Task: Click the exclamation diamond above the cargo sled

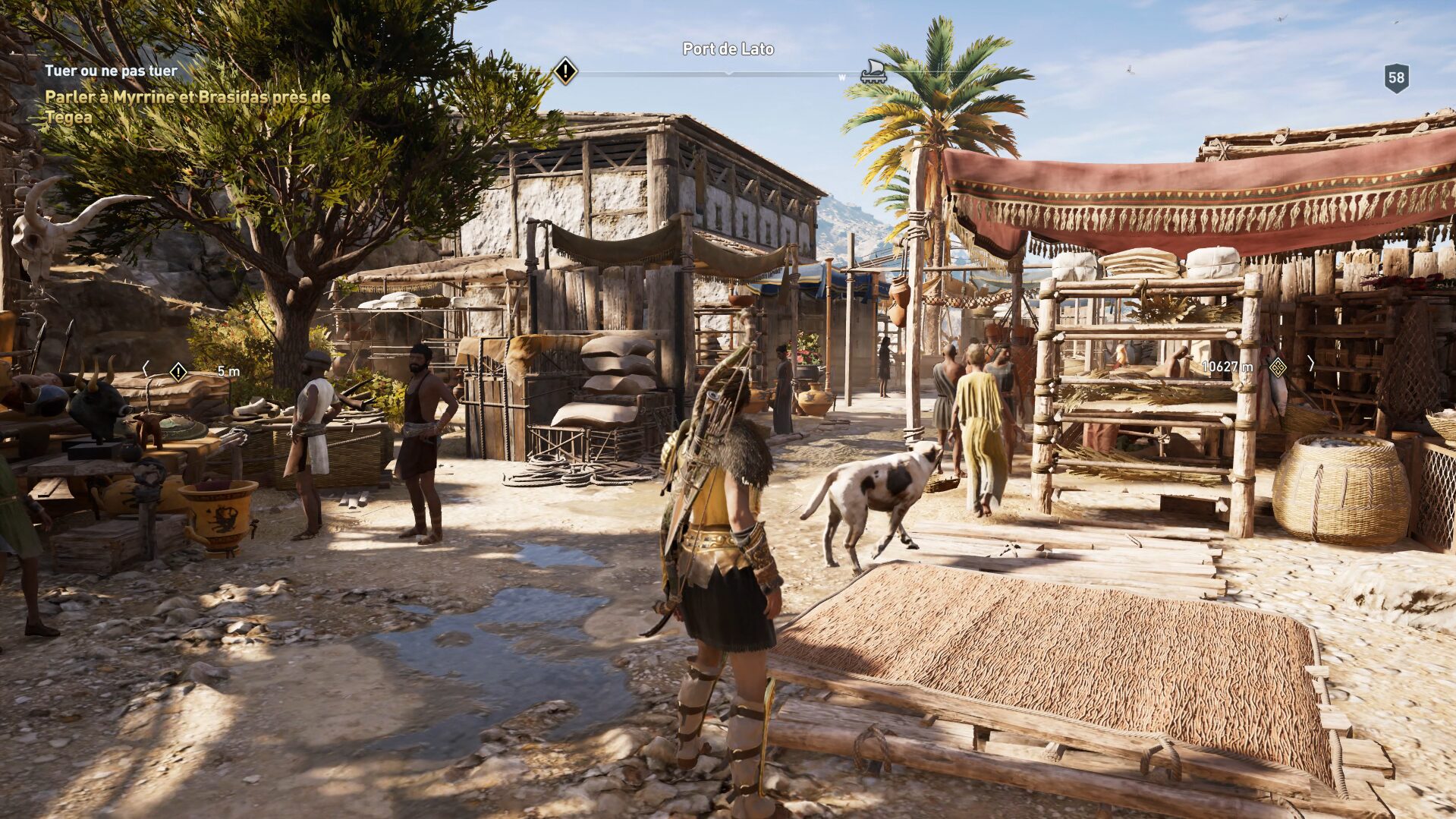Action: coord(177,371)
